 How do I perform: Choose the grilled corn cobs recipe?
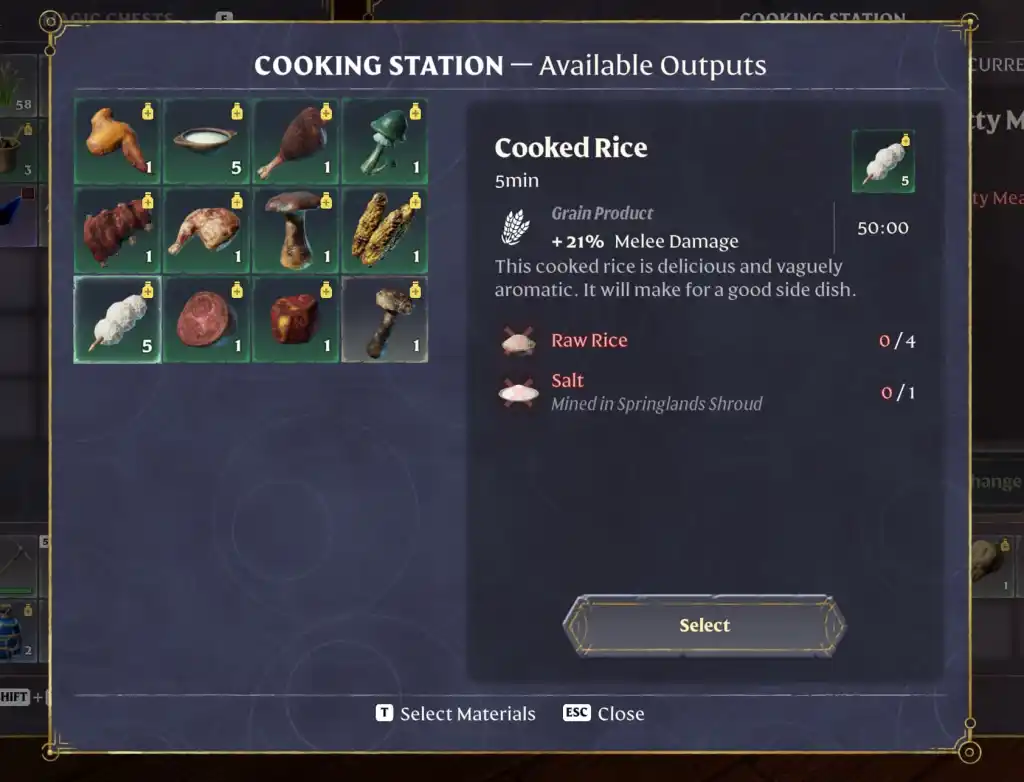point(385,231)
